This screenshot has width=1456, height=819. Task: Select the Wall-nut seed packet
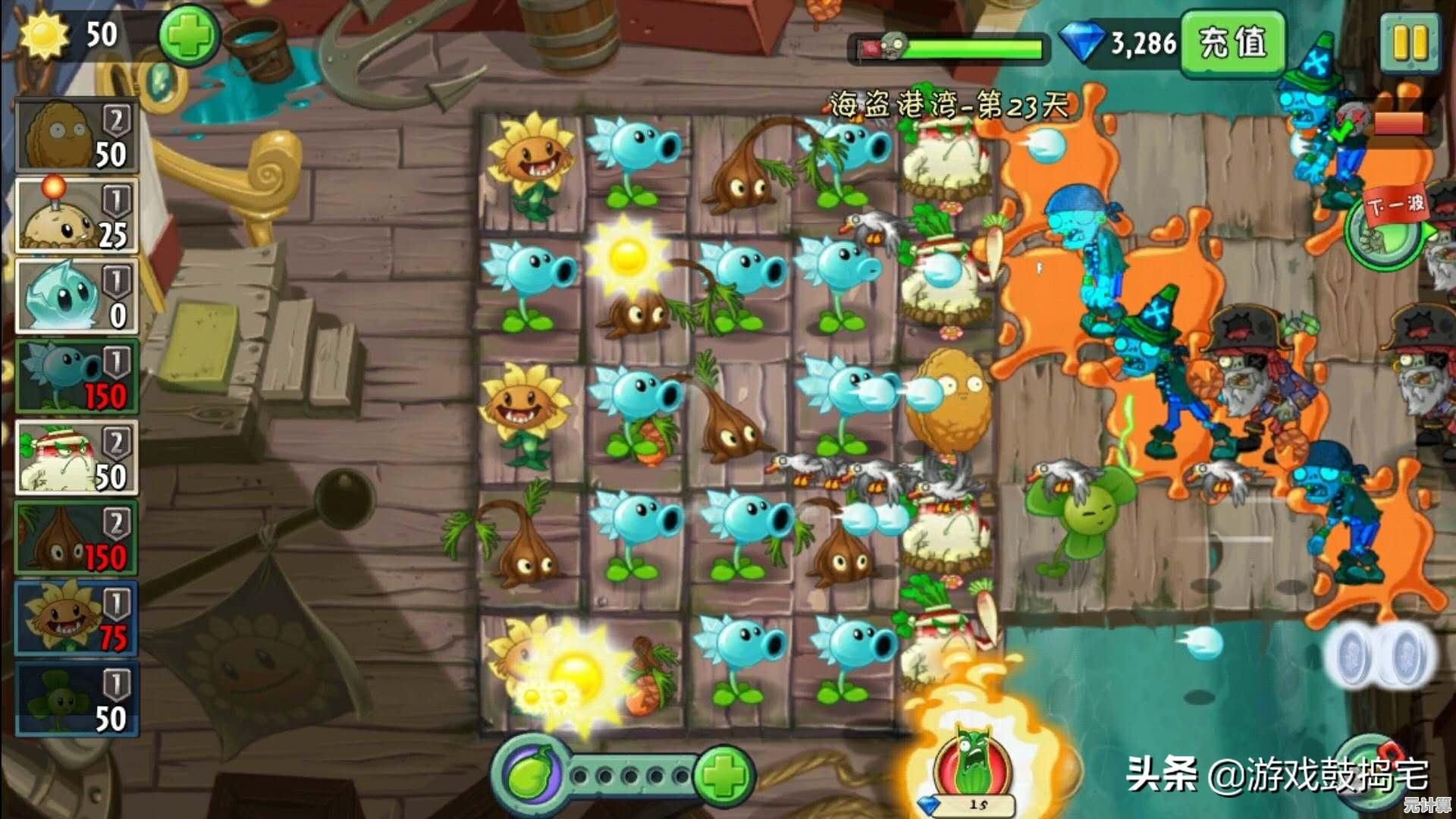pos(77,136)
